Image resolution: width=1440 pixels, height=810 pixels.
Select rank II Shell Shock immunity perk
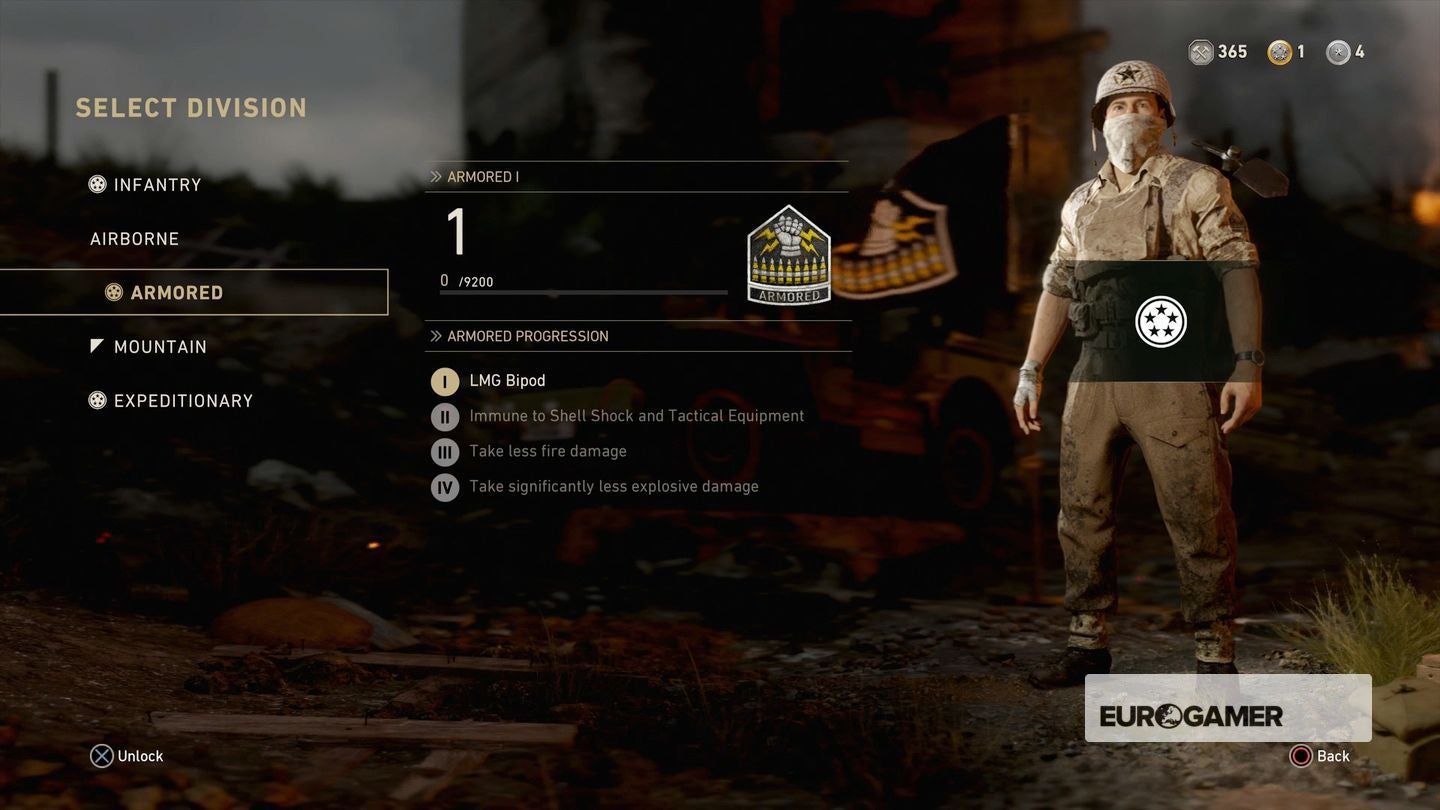coord(444,416)
